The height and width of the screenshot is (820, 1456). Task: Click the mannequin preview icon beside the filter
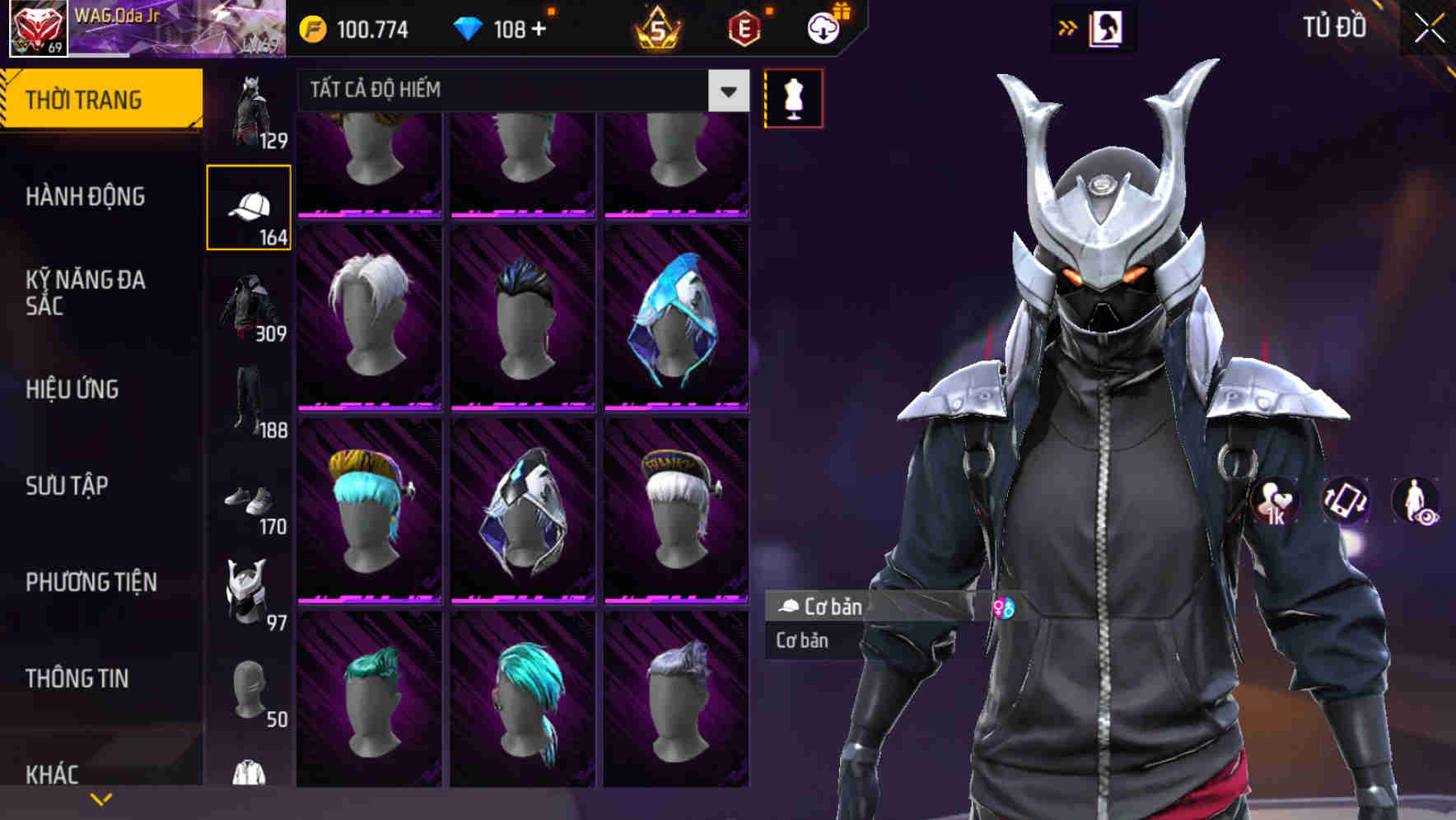tap(792, 97)
